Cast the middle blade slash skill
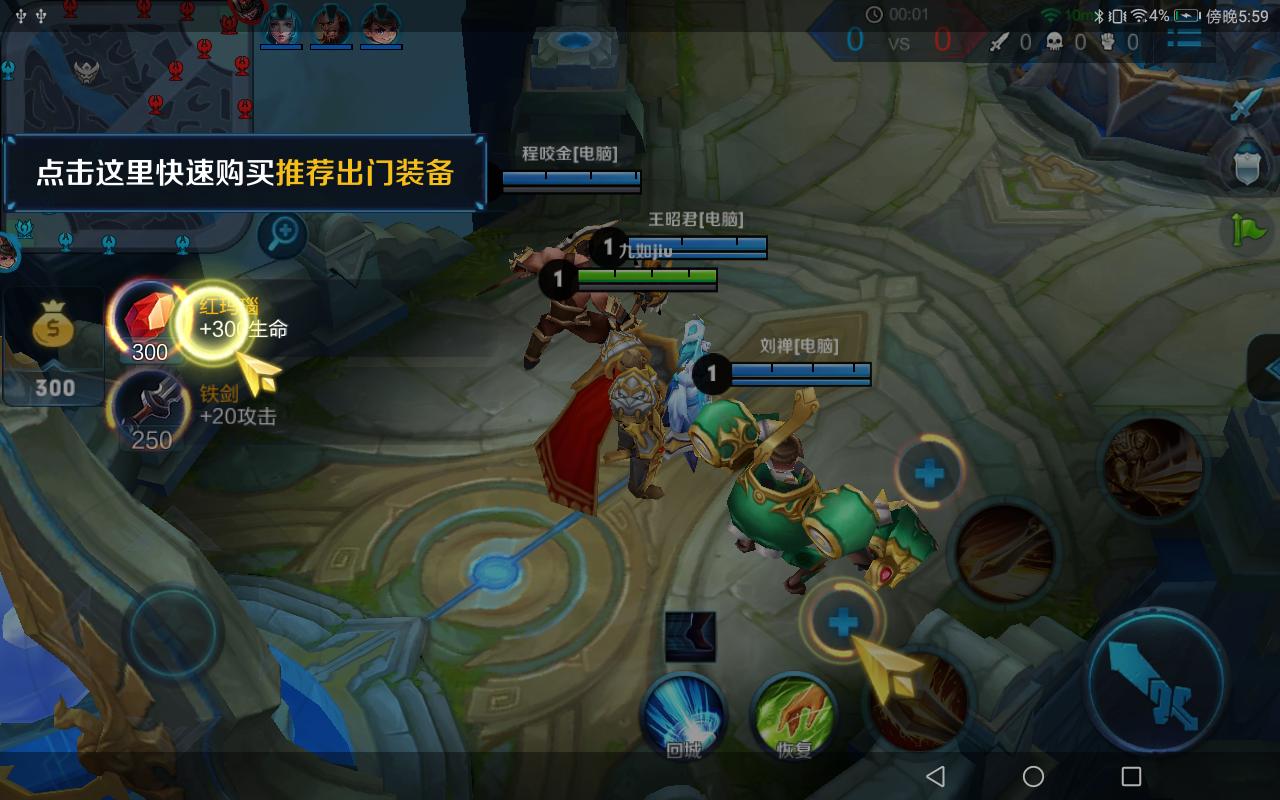The image size is (1280, 800). coord(1002,552)
